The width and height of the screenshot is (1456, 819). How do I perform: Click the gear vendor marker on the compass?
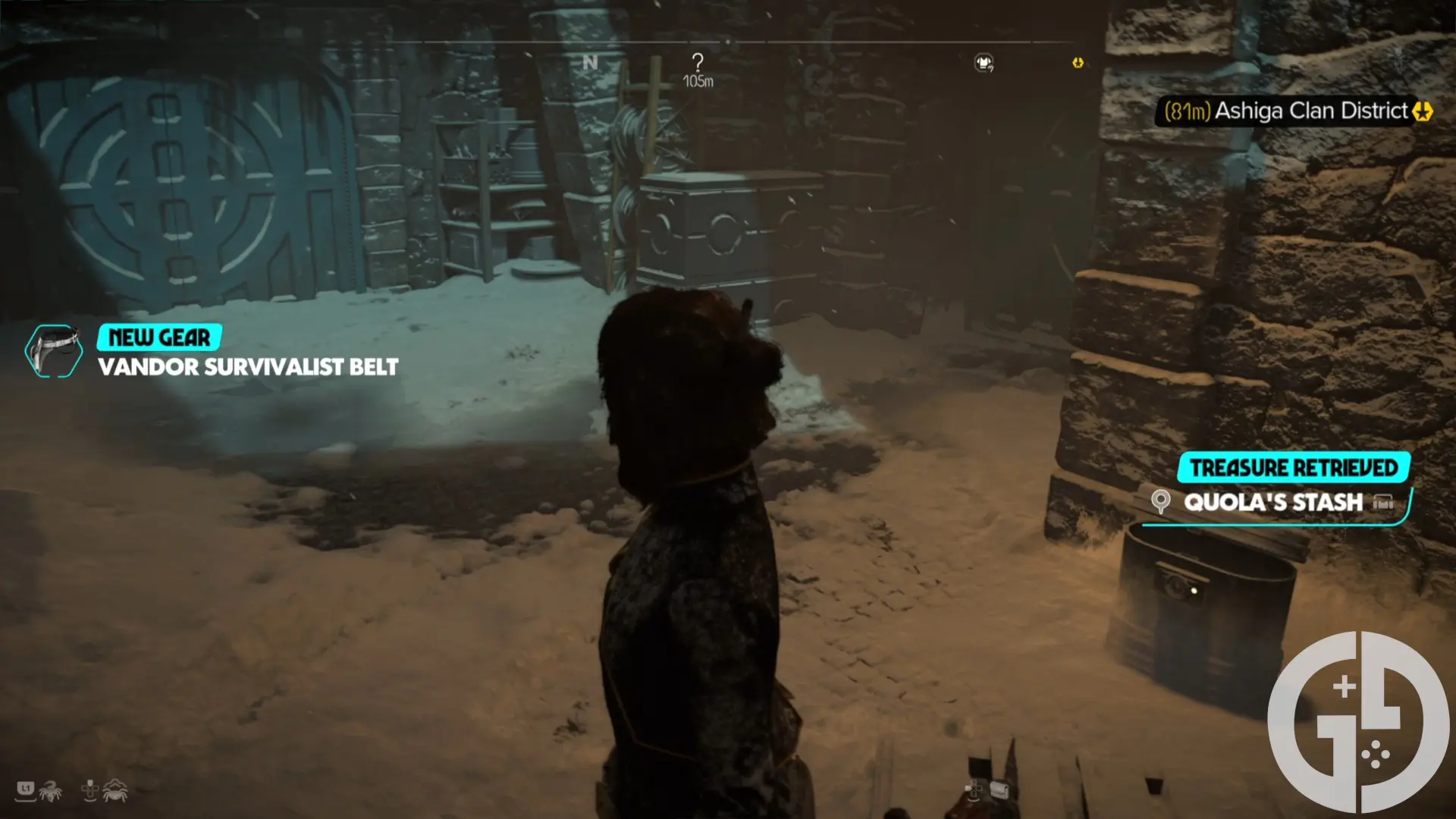pyautogui.click(x=984, y=63)
